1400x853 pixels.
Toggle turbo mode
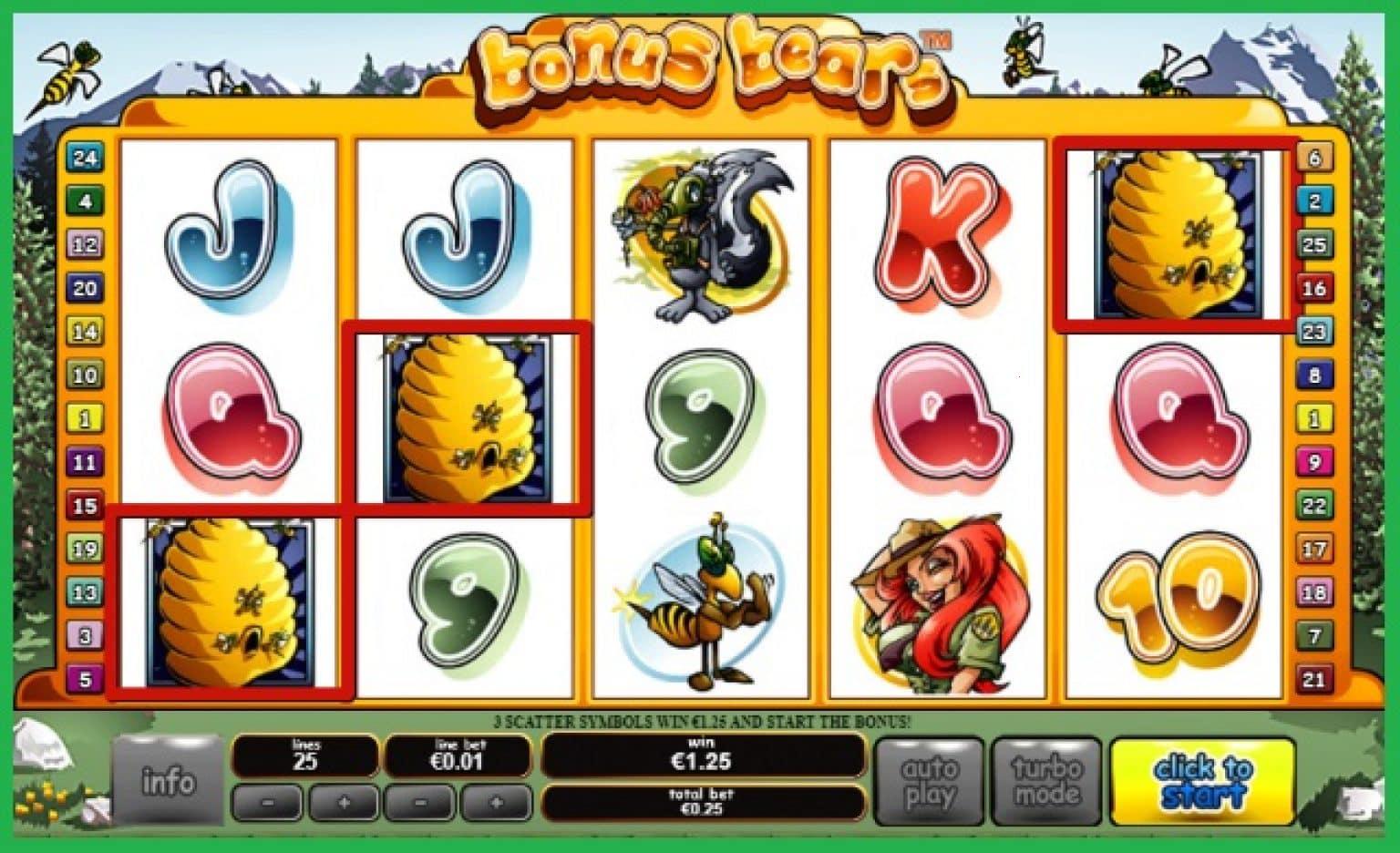1046,781
